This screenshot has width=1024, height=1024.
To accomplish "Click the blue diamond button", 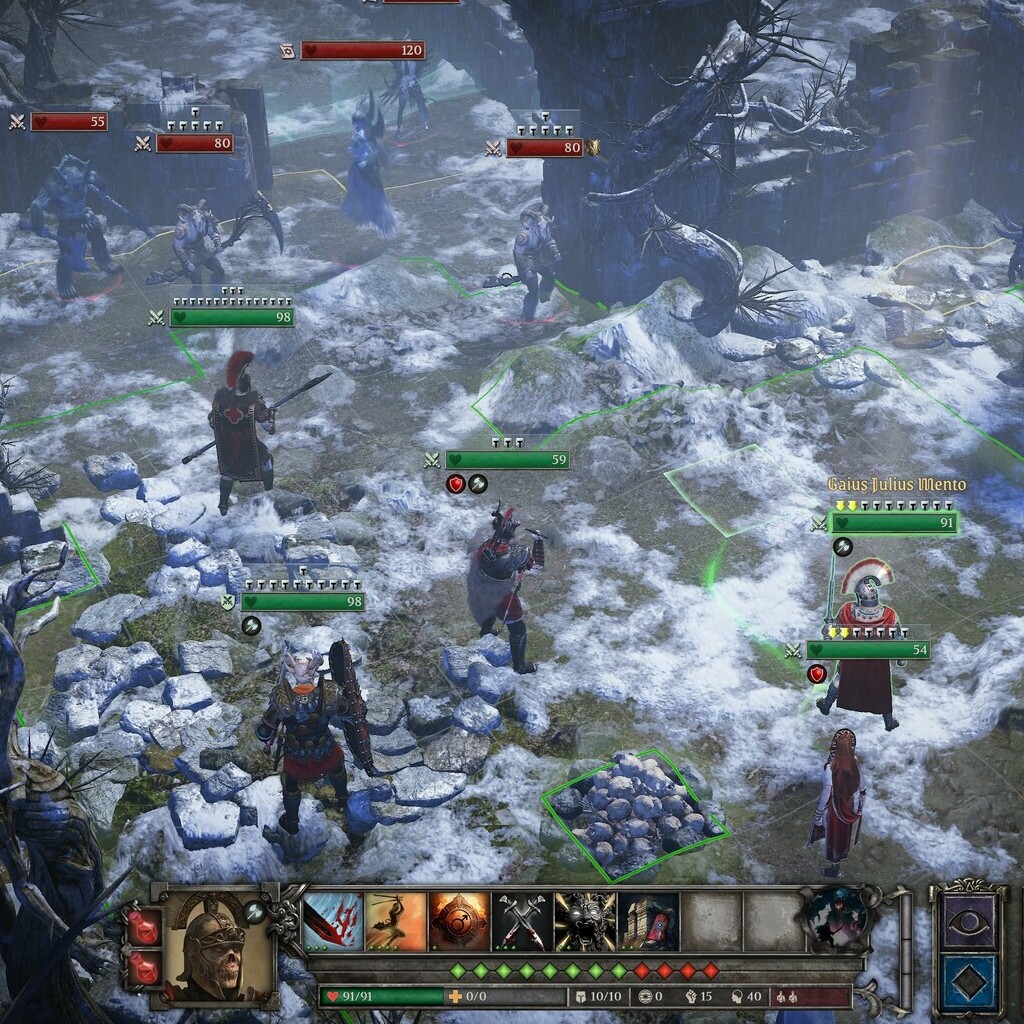I will (969, 983).
